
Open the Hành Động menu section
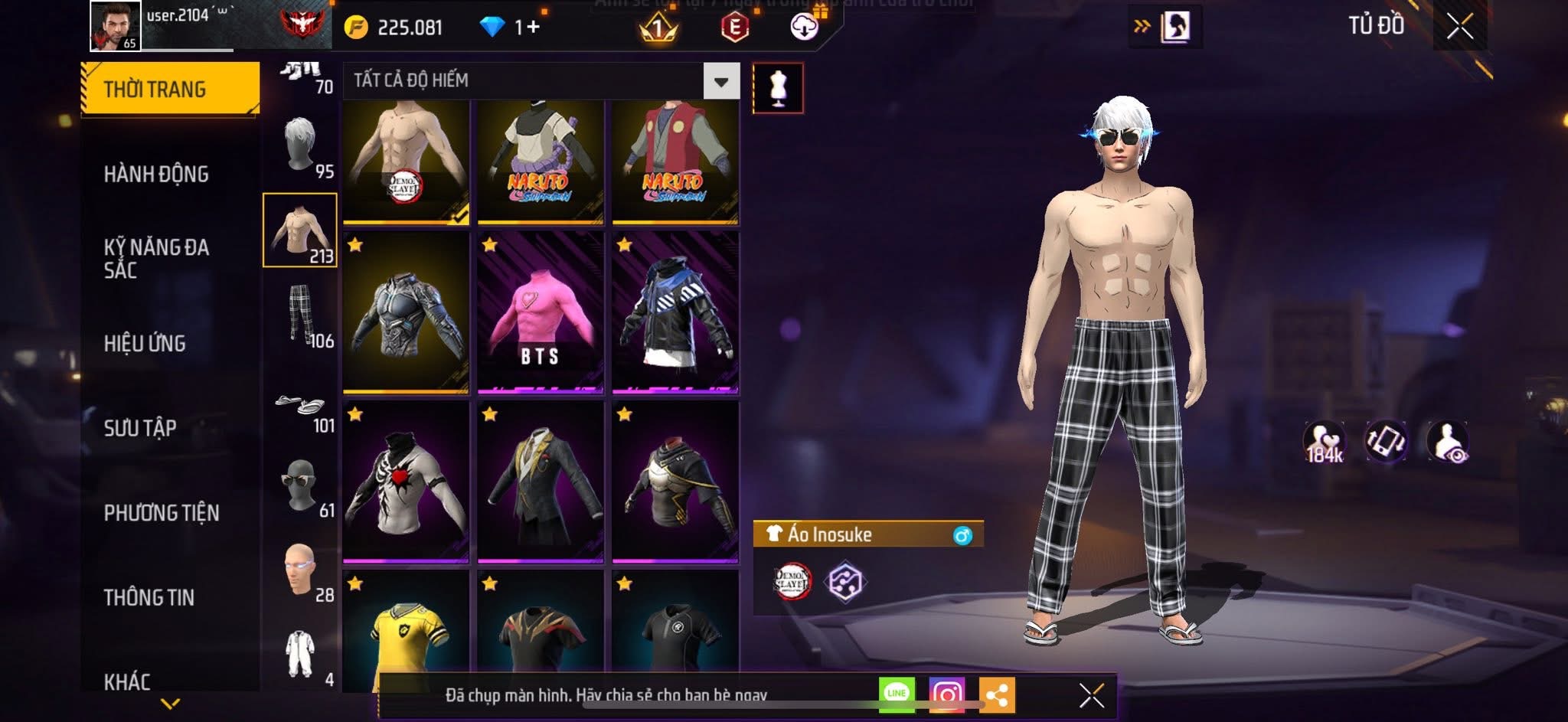156,174
